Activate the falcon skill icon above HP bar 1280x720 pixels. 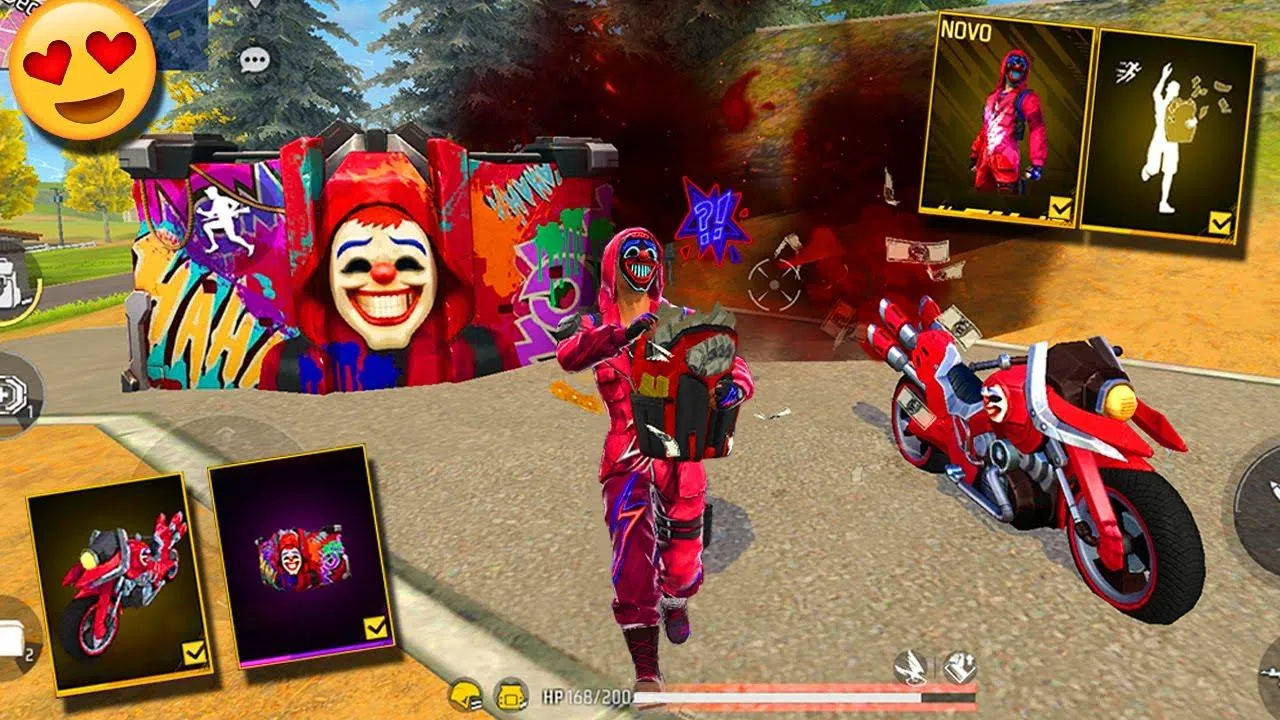click(x=911, y=668)
